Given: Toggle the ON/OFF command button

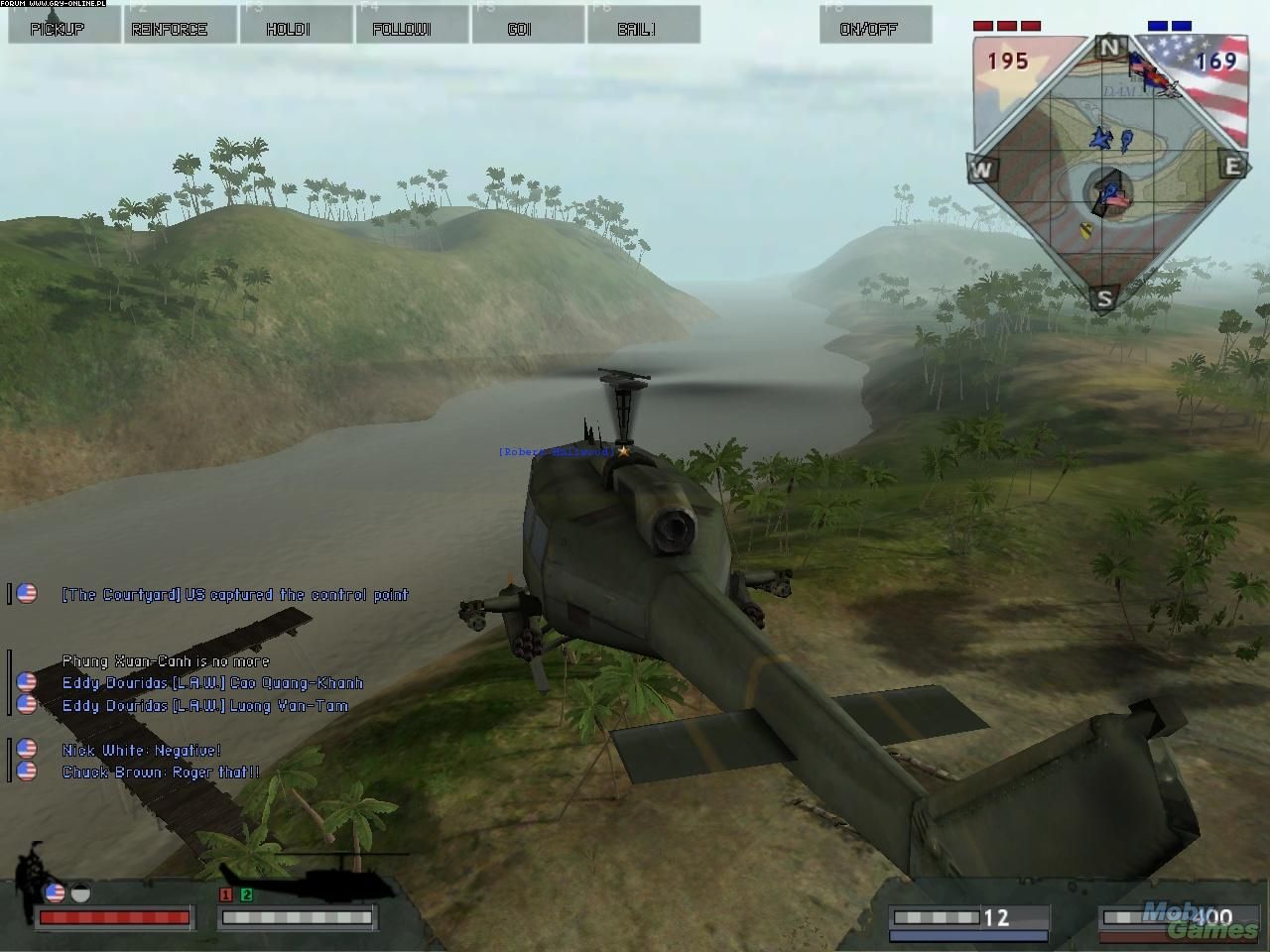Looking at the screenshot, I should 875,25.
